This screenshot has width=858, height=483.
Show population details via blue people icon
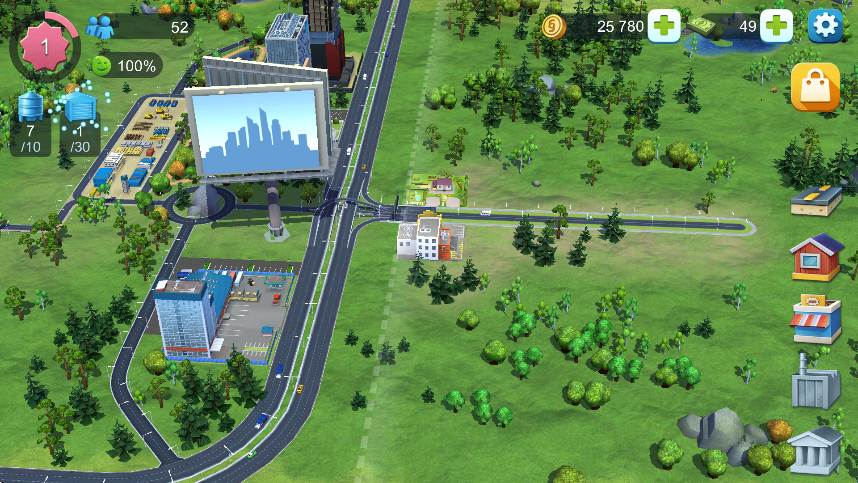tap(100, 27)
